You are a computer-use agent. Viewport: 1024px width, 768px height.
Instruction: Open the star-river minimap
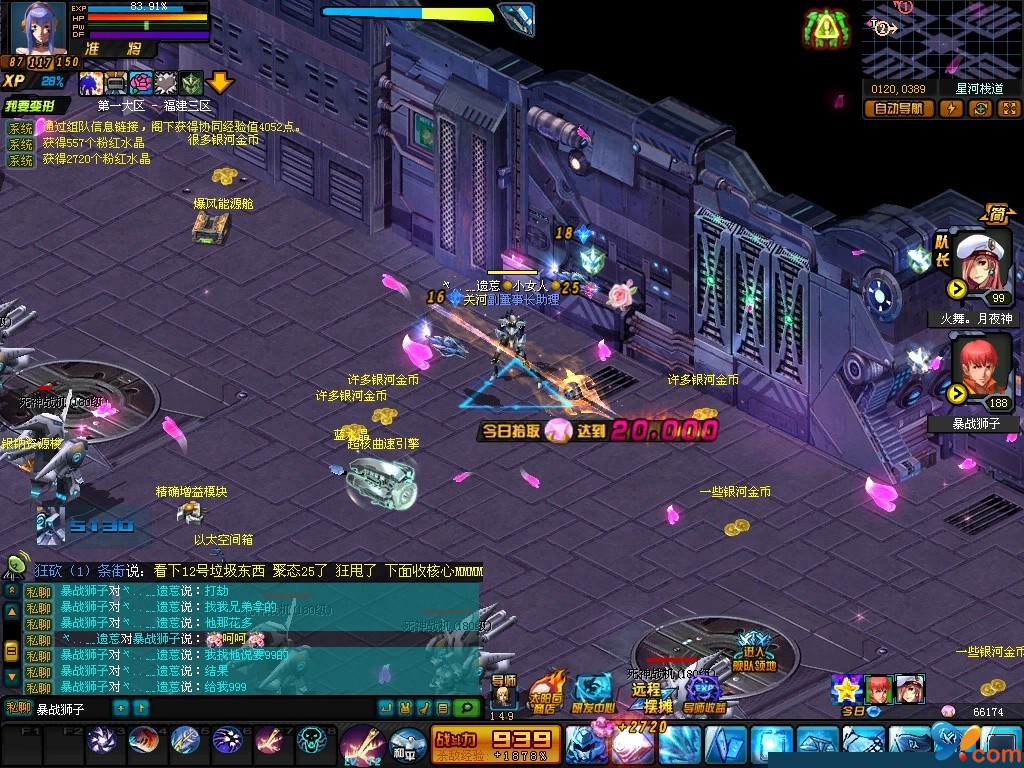[x=941, y=38]
